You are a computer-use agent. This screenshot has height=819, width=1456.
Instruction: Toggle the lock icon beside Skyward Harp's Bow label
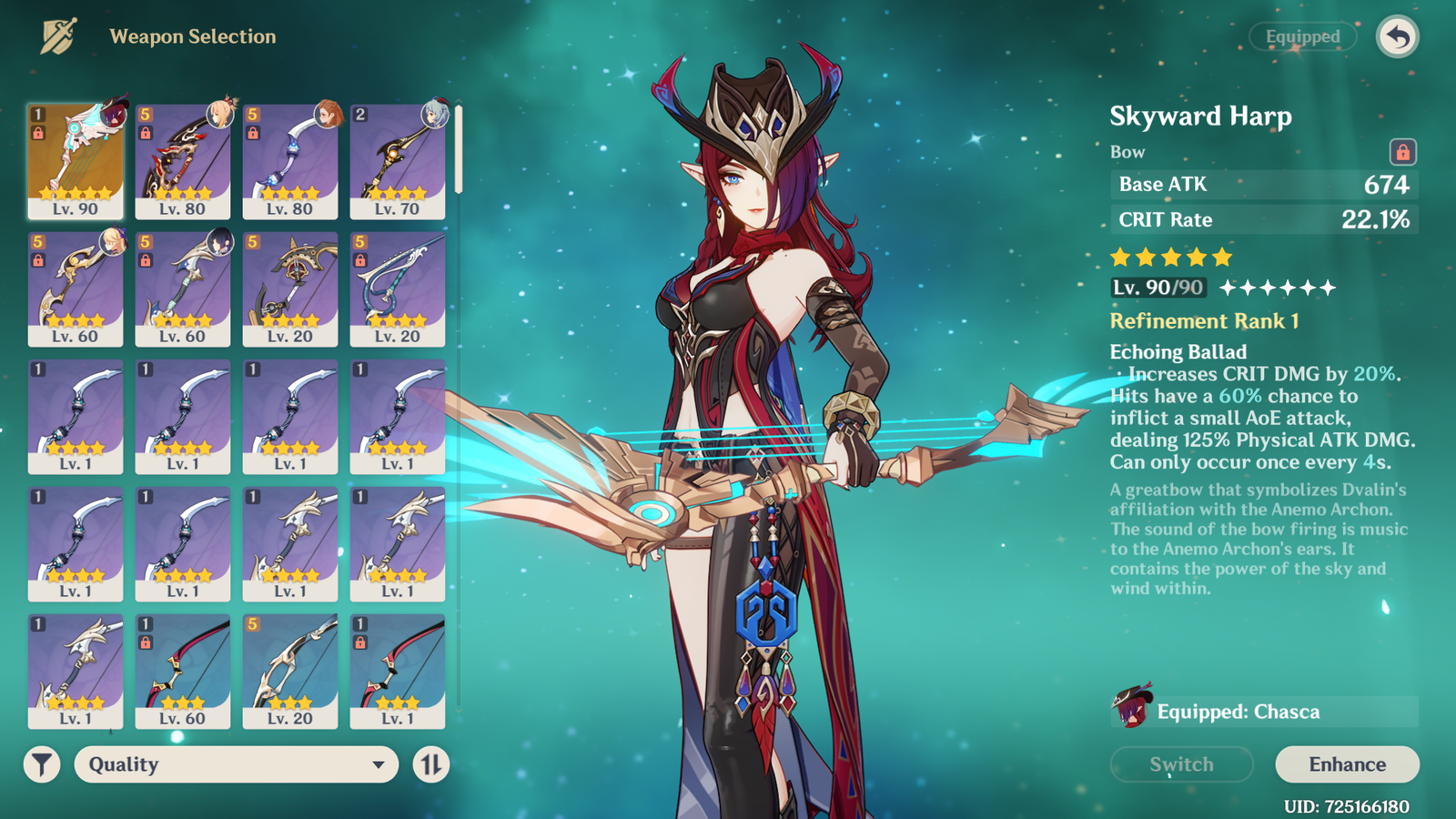1402,152
